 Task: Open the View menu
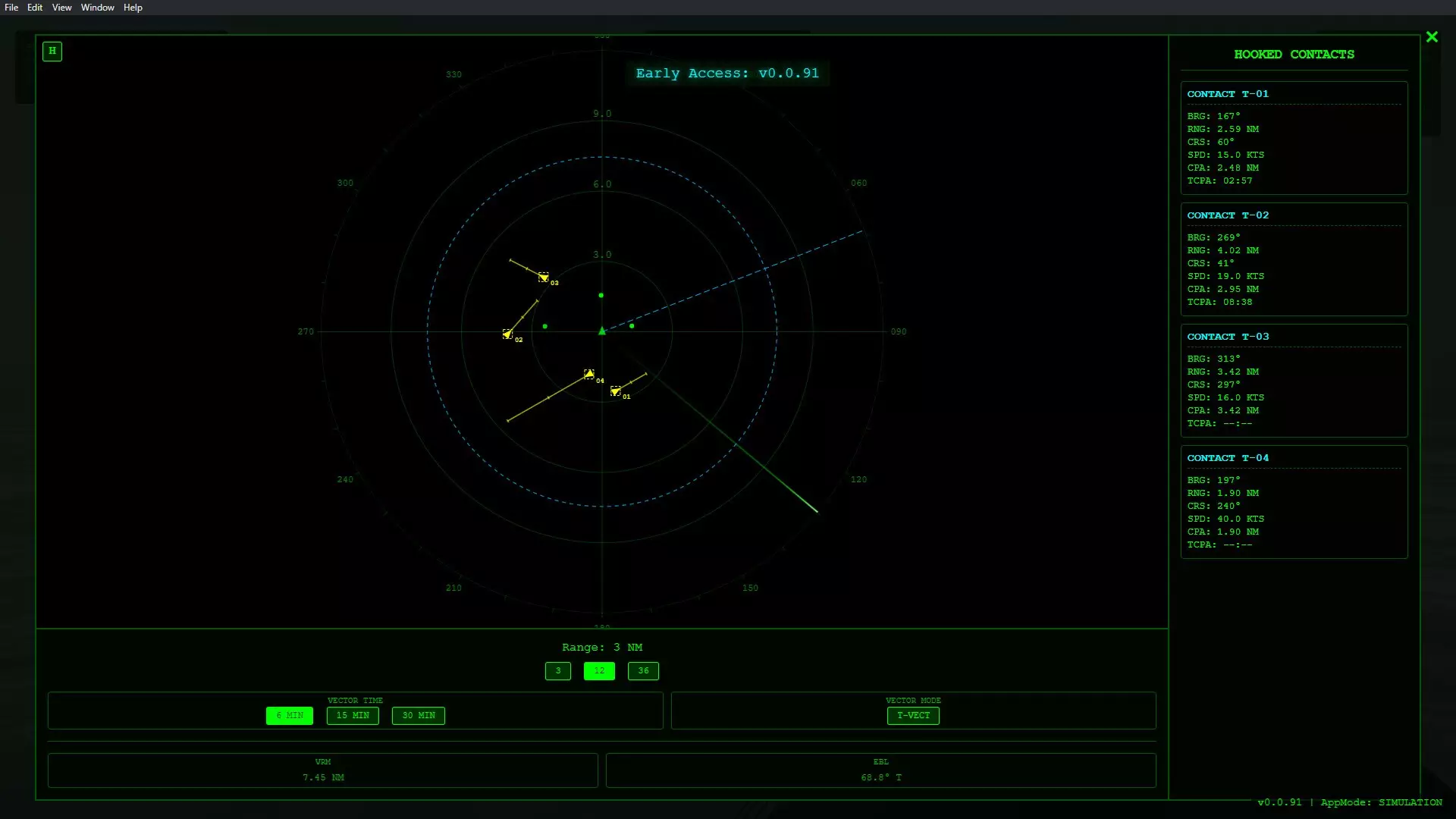(61, 7)
